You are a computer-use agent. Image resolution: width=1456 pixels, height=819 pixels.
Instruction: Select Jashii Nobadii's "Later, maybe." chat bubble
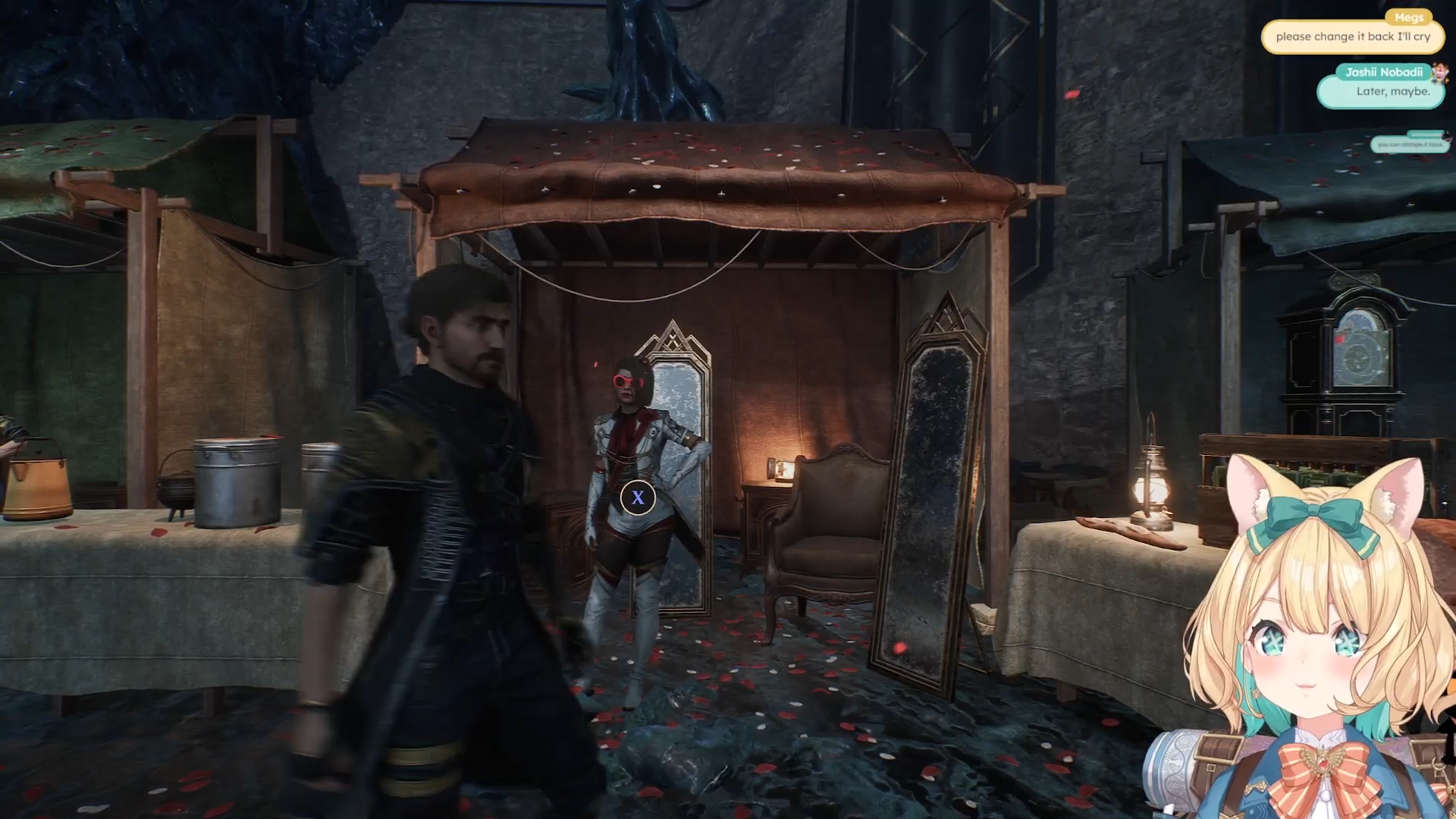1382,92
